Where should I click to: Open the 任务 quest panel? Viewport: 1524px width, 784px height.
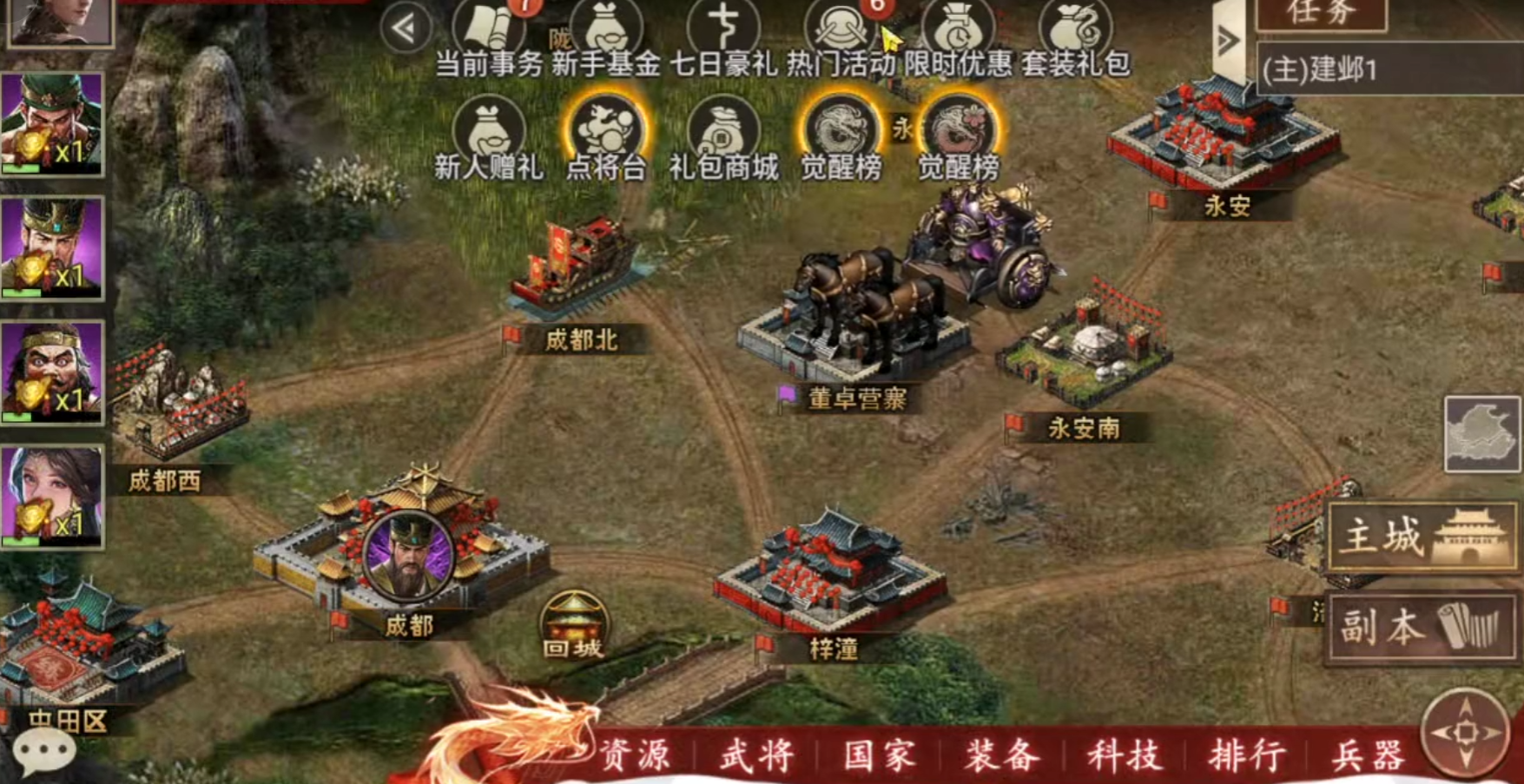click(x=1321, y=13)
